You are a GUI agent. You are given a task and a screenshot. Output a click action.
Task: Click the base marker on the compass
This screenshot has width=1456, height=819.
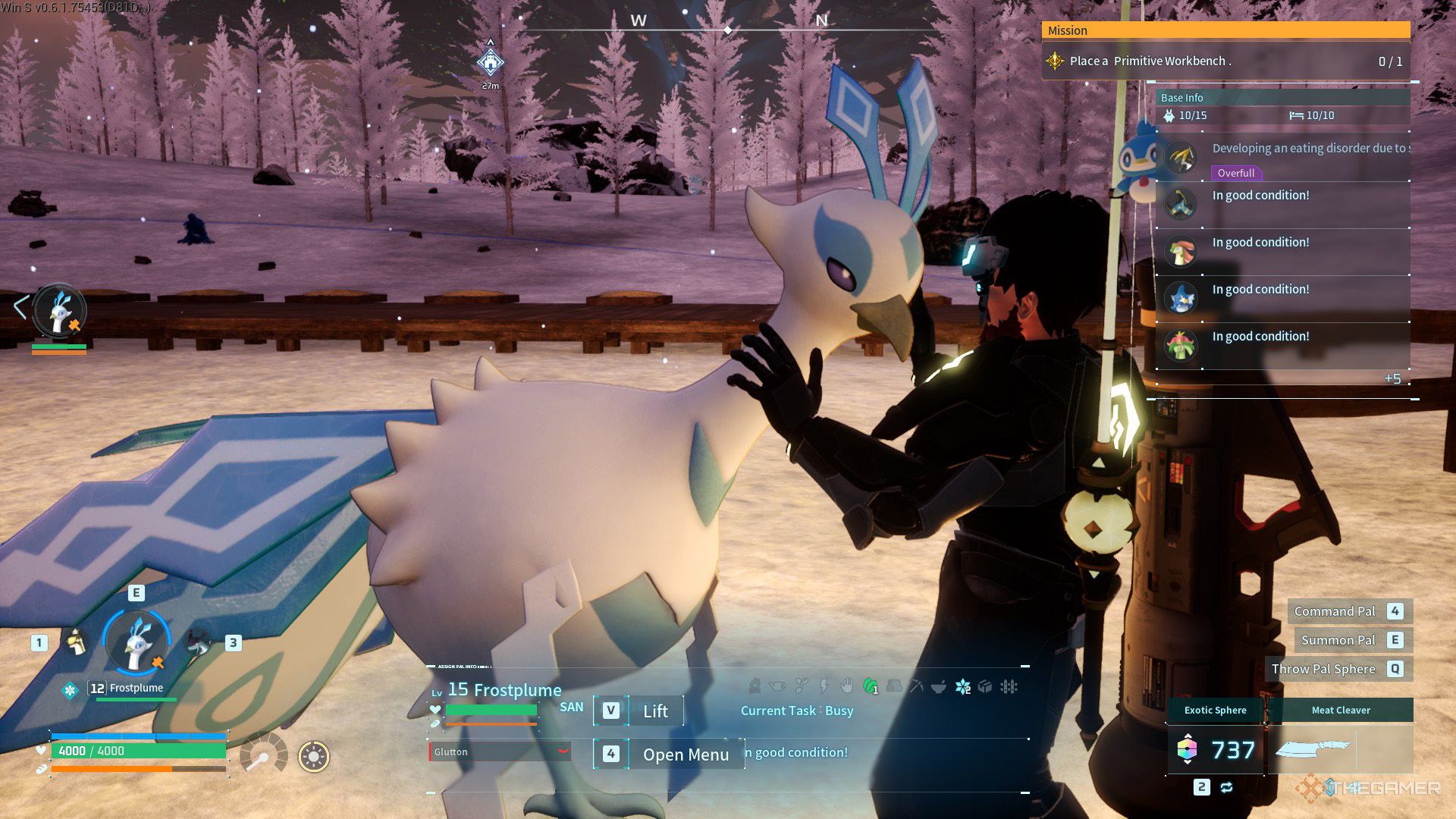tap(491, 63)
